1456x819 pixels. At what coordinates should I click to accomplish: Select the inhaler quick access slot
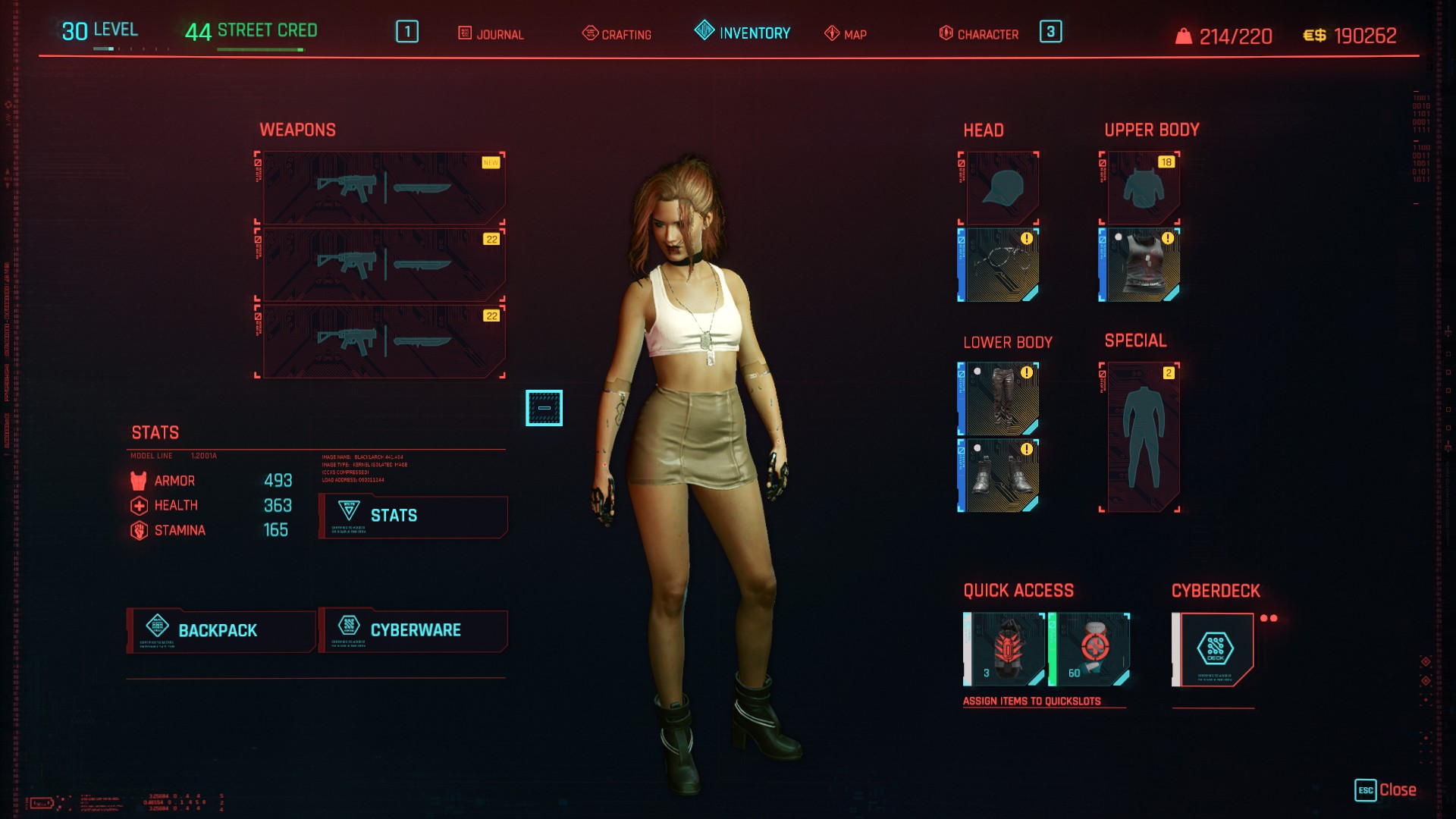(1090, 649)
